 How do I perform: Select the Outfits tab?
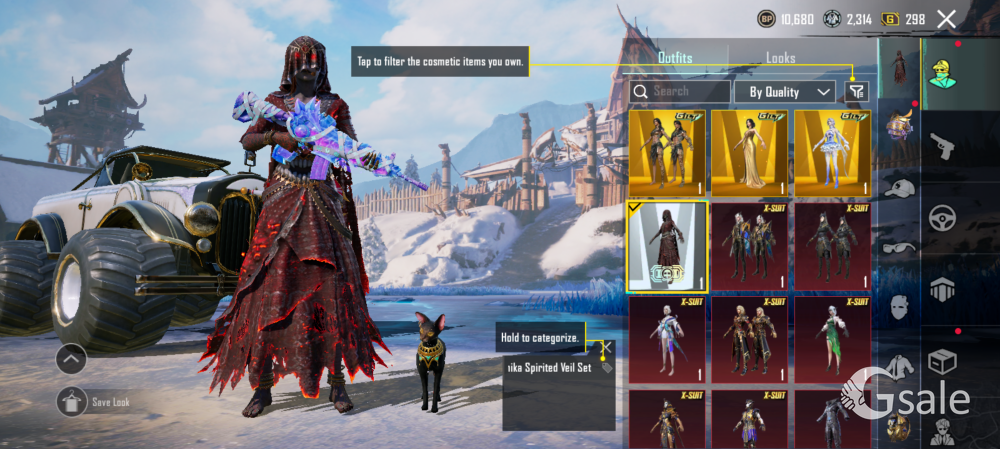(675, 58)
